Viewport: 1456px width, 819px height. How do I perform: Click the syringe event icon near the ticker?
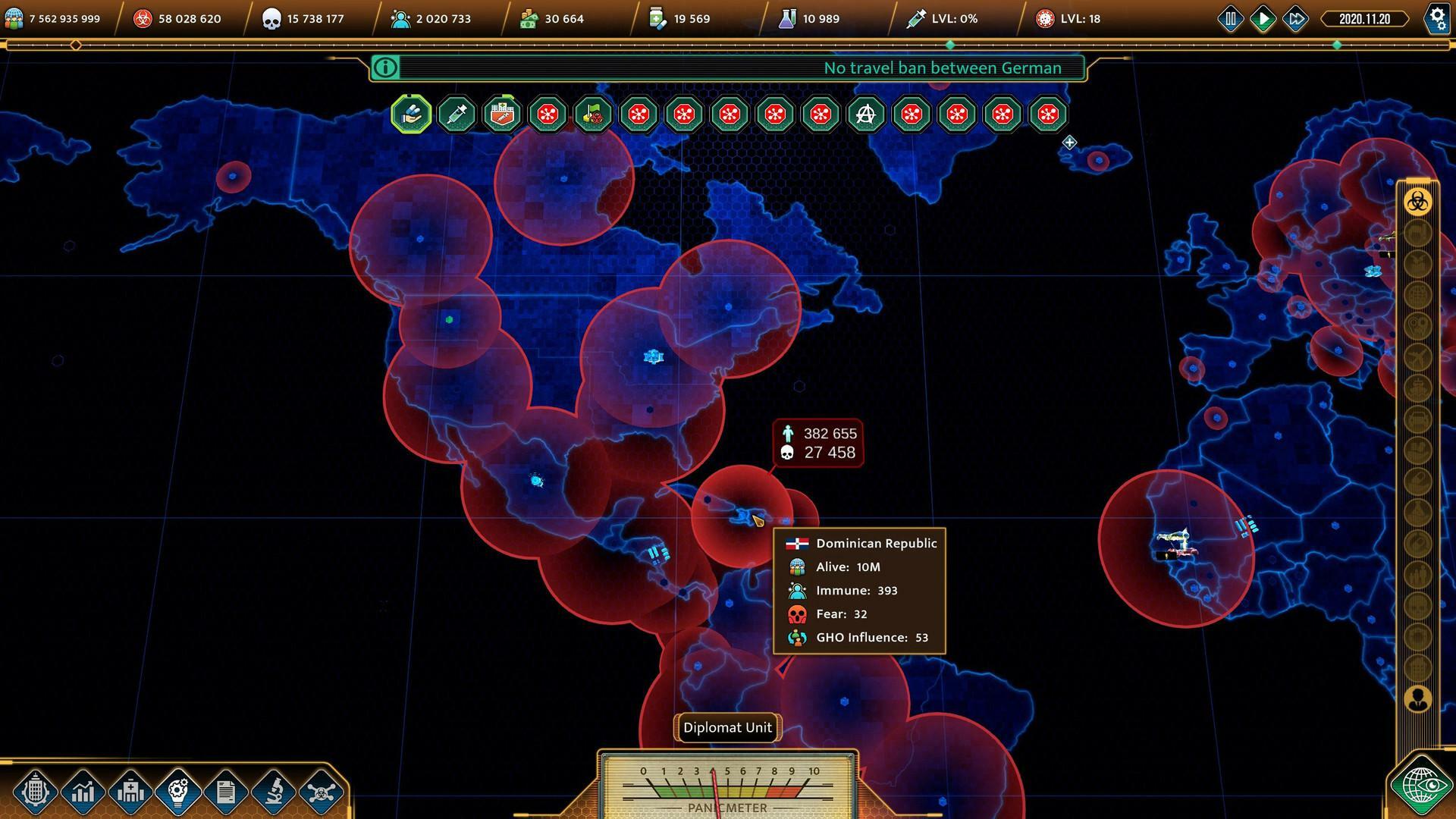coord(457,115)
